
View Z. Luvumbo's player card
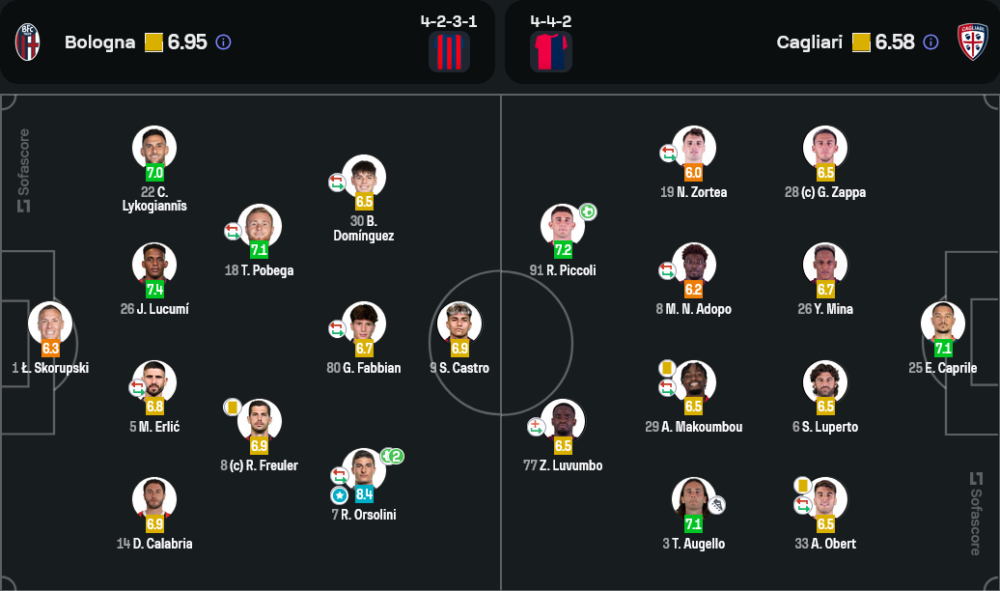pyautogui.click(x=563, y=421)
